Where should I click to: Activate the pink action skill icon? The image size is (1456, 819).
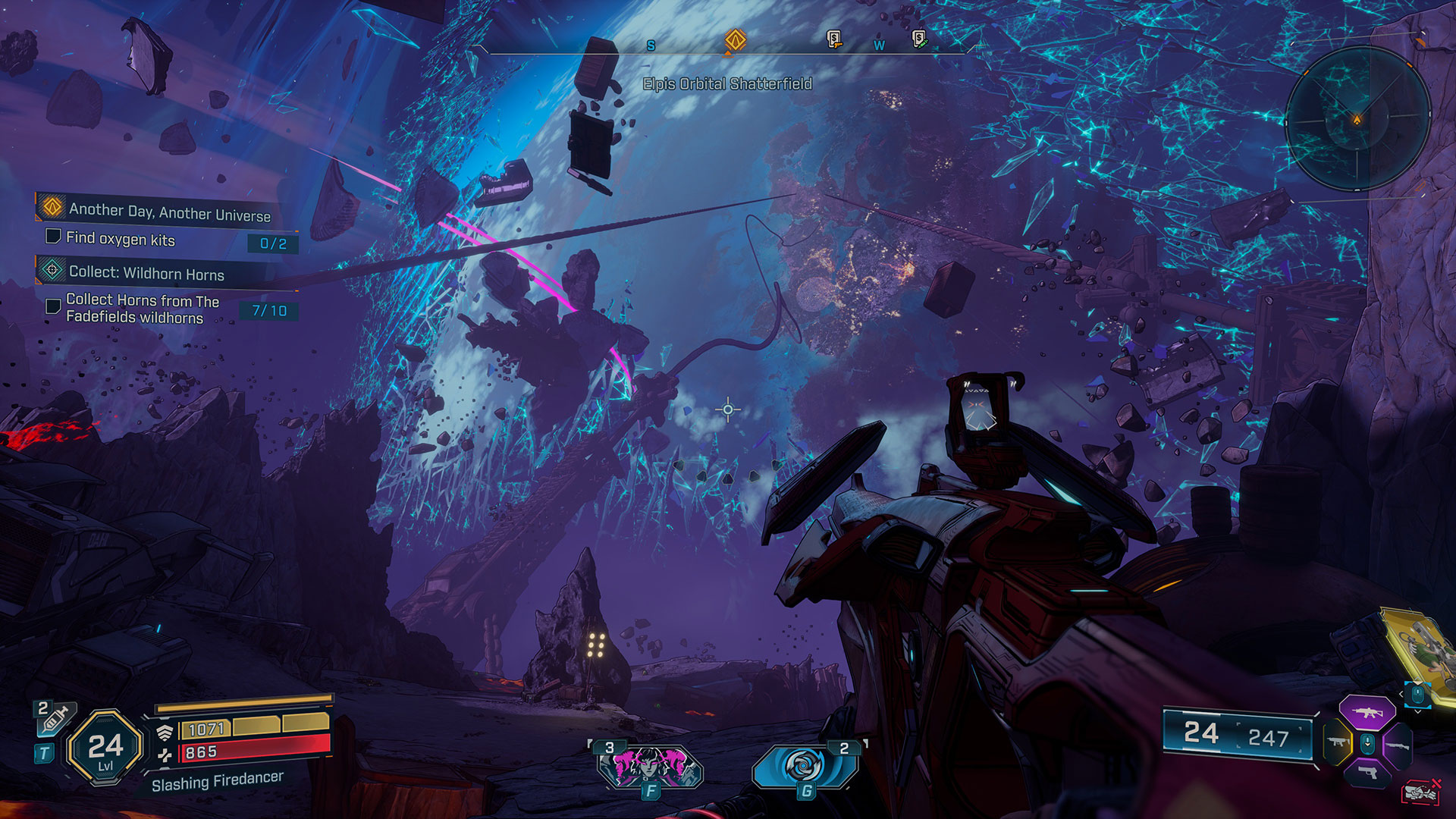click(650, 764)
